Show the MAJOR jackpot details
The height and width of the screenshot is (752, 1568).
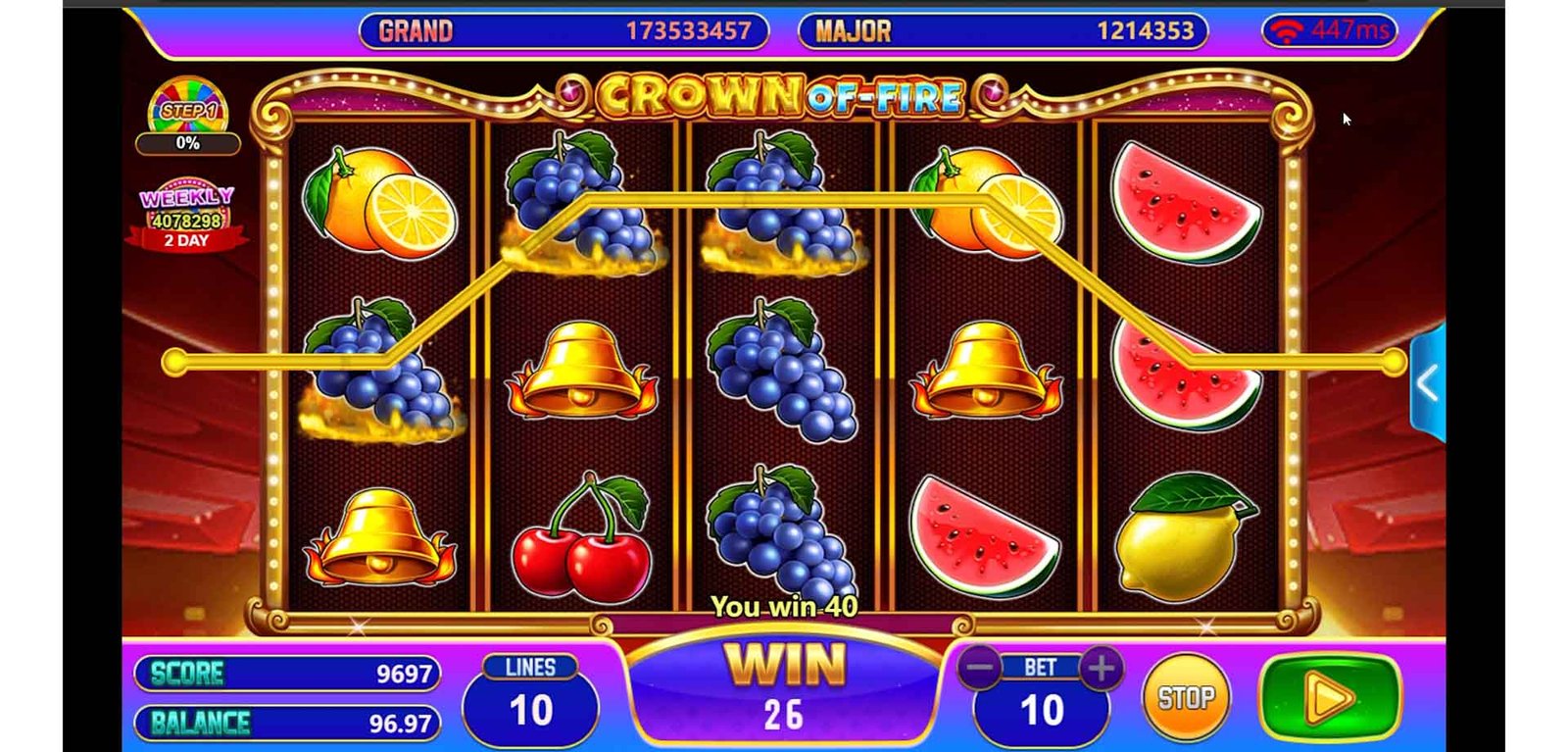tap(1003, 31)
